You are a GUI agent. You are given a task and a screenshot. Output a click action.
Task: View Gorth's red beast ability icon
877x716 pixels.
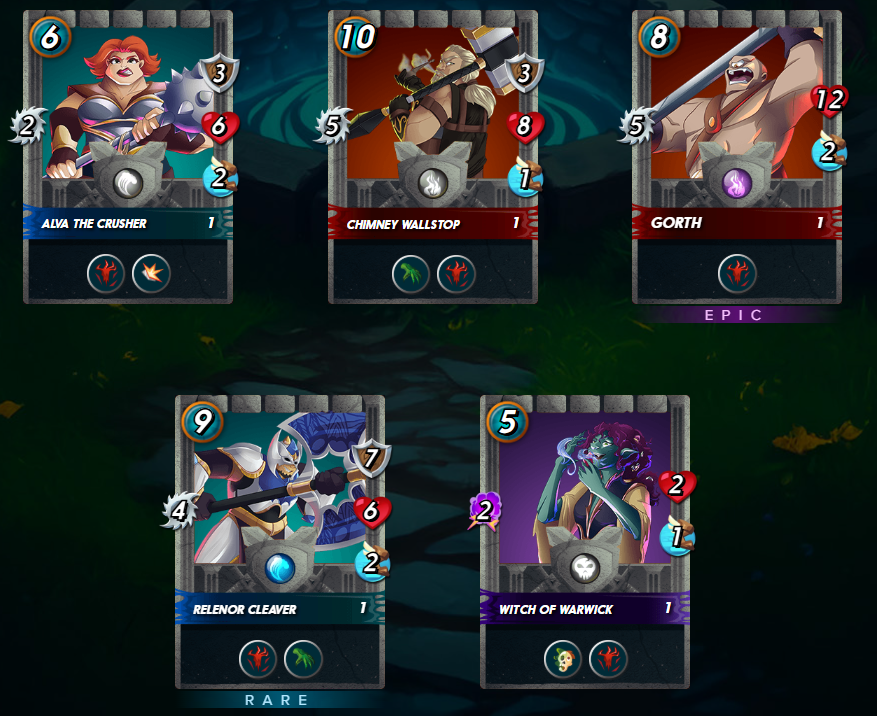tap(737, 273)
